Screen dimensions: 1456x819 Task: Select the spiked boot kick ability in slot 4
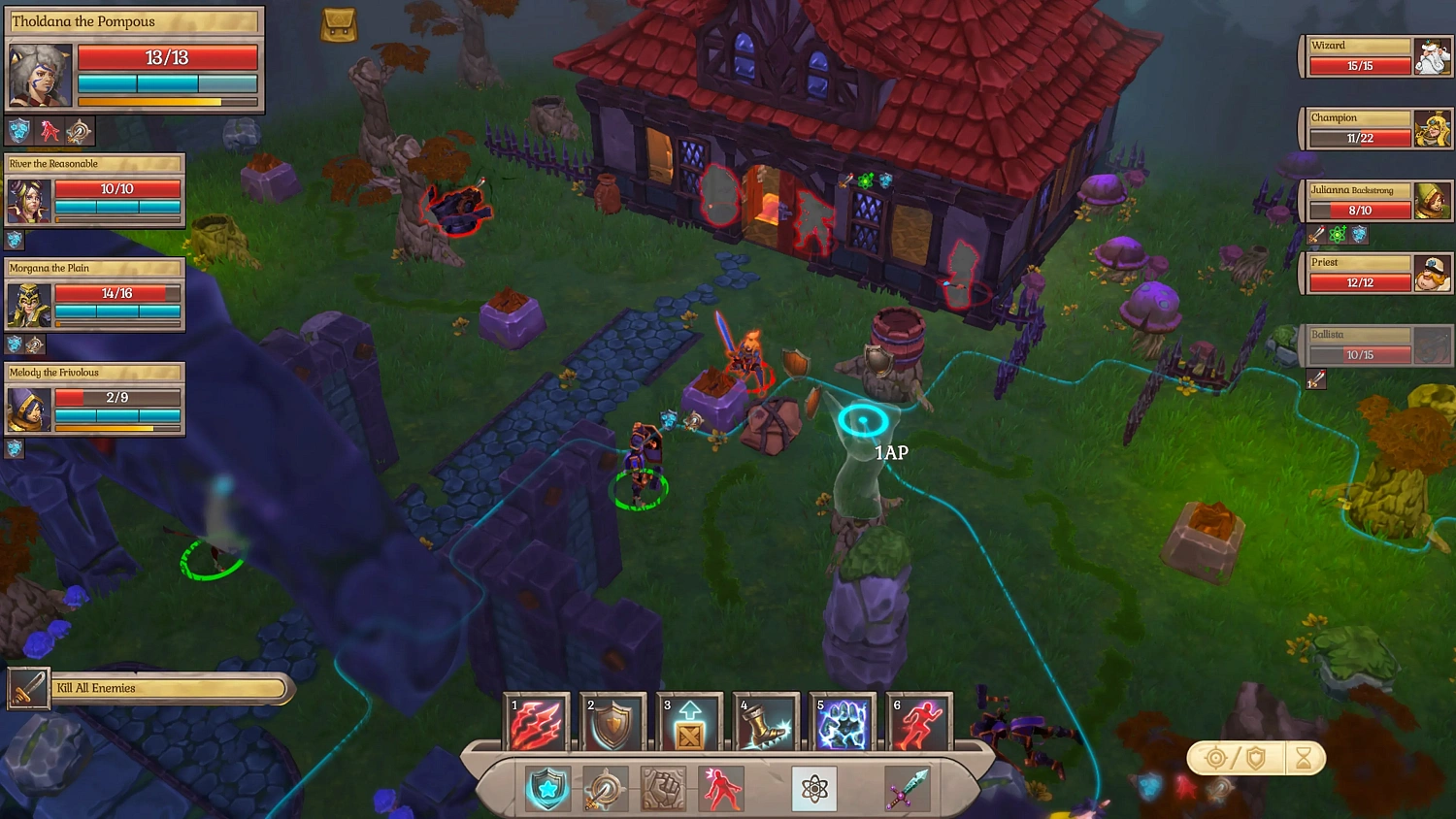click(x=765, y=722)
